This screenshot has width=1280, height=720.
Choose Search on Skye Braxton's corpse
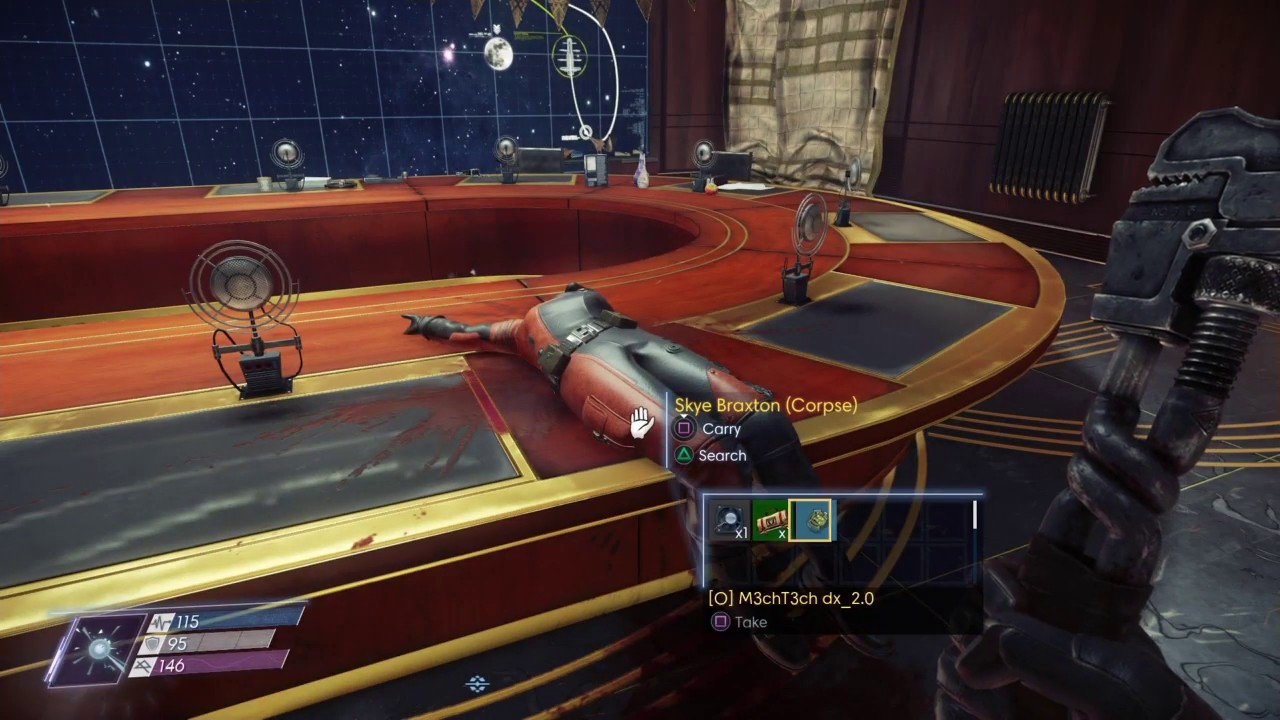pos(711,455)
